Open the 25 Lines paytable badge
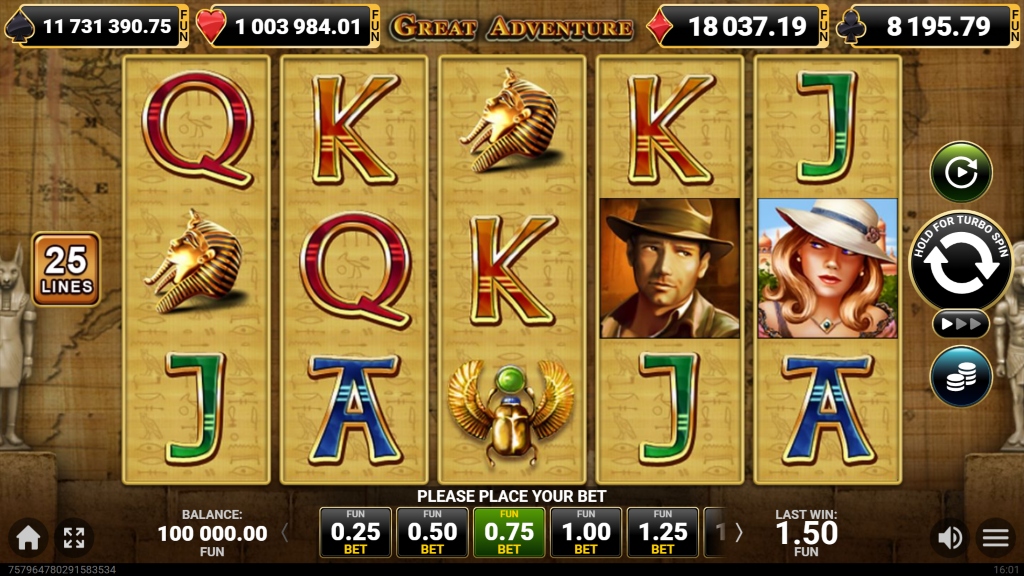The height and width of the screenshot is (576, 1024). click(x=66, y=269)
